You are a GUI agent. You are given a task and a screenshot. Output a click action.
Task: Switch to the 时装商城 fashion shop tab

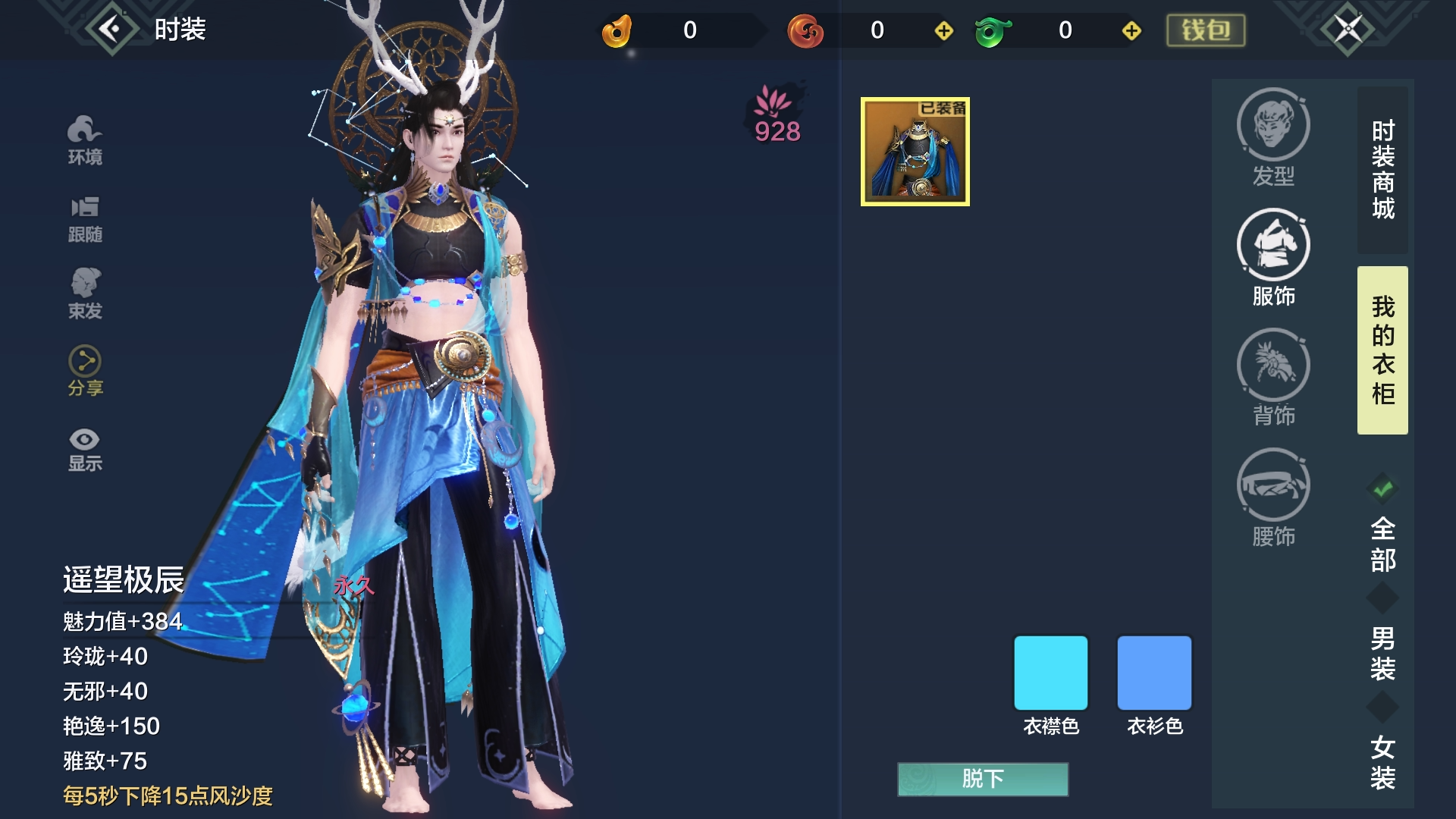(1382, 170)
